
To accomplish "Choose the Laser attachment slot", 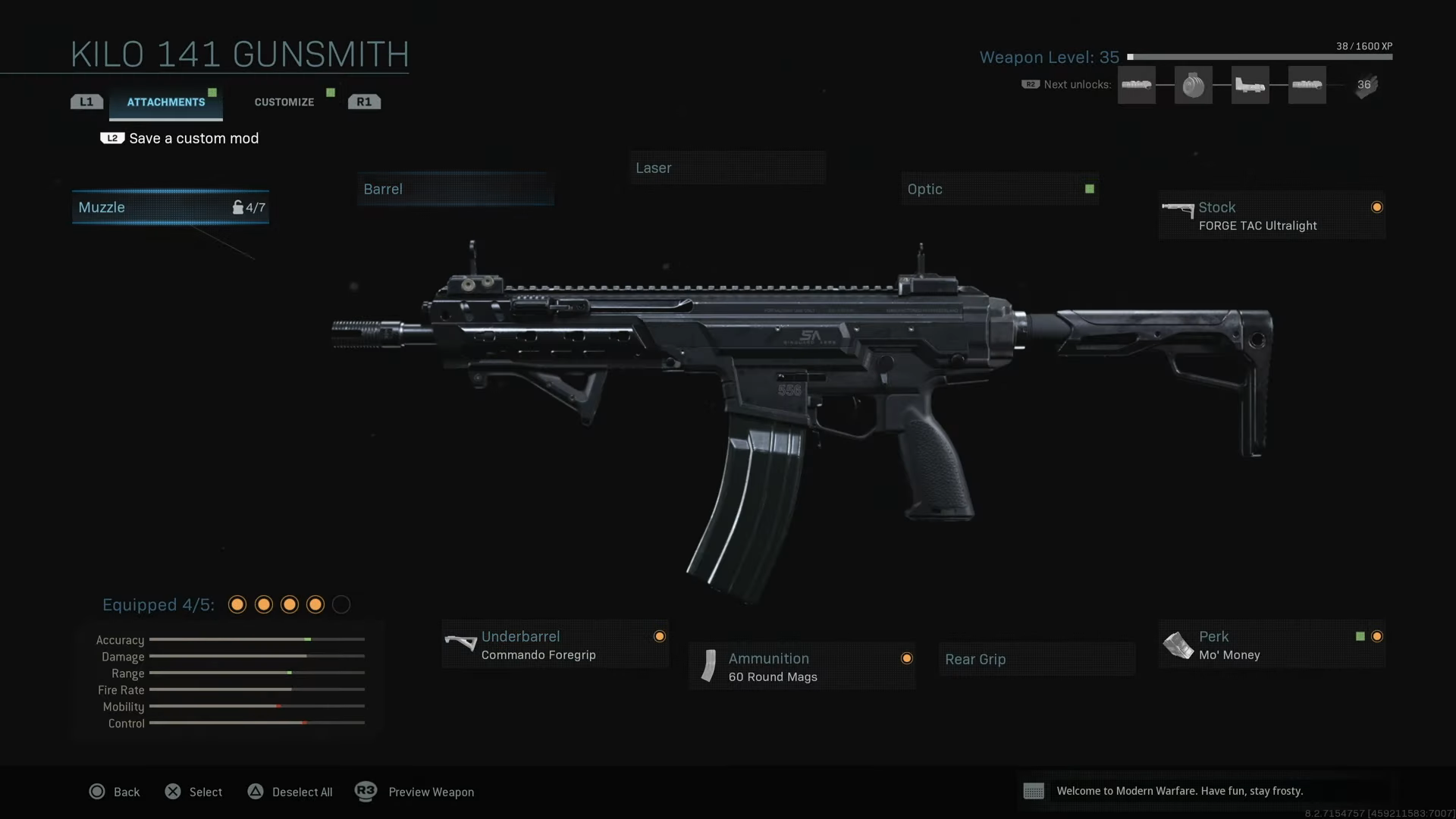I will [726, 168].
